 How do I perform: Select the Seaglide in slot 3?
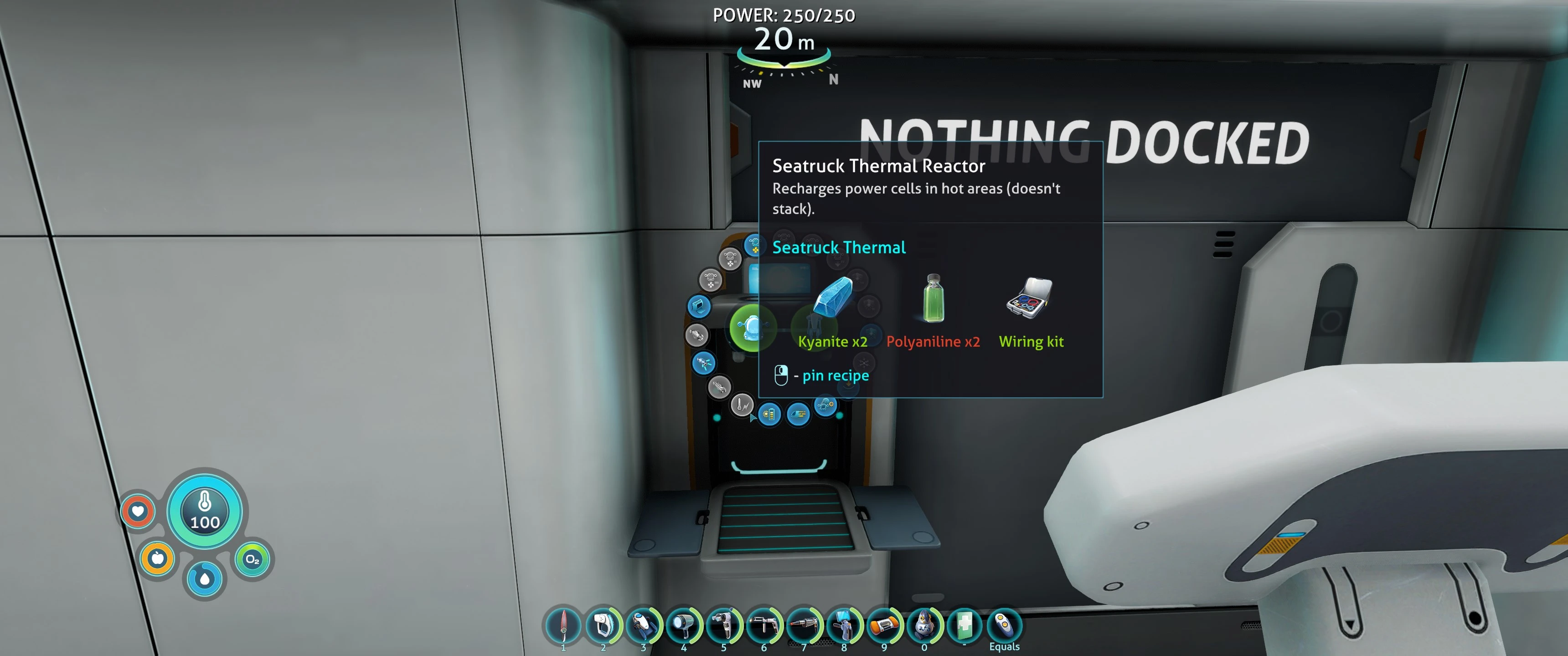click(644, 625)
